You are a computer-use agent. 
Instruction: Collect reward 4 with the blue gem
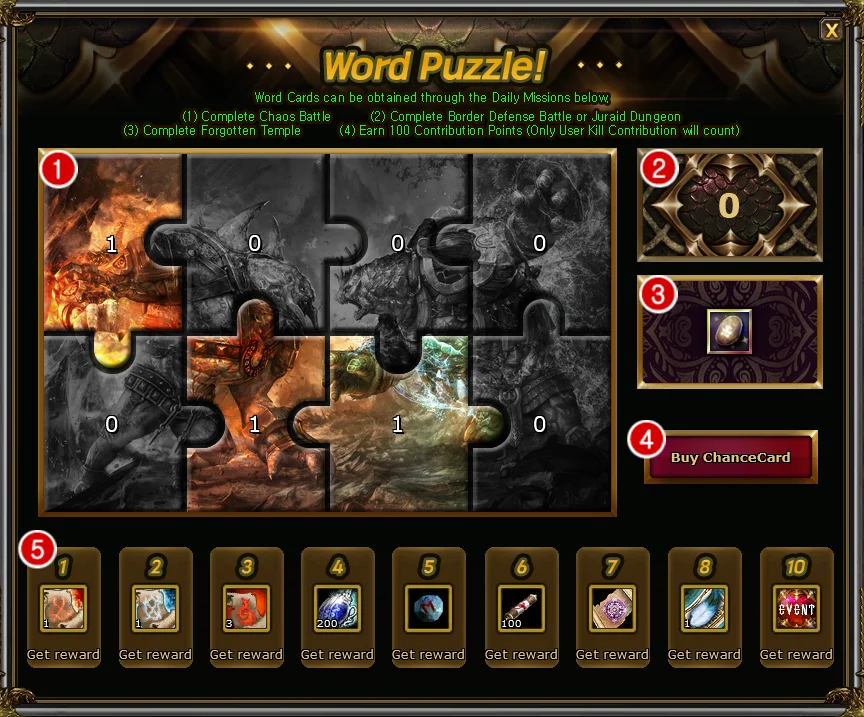(337, 655)
